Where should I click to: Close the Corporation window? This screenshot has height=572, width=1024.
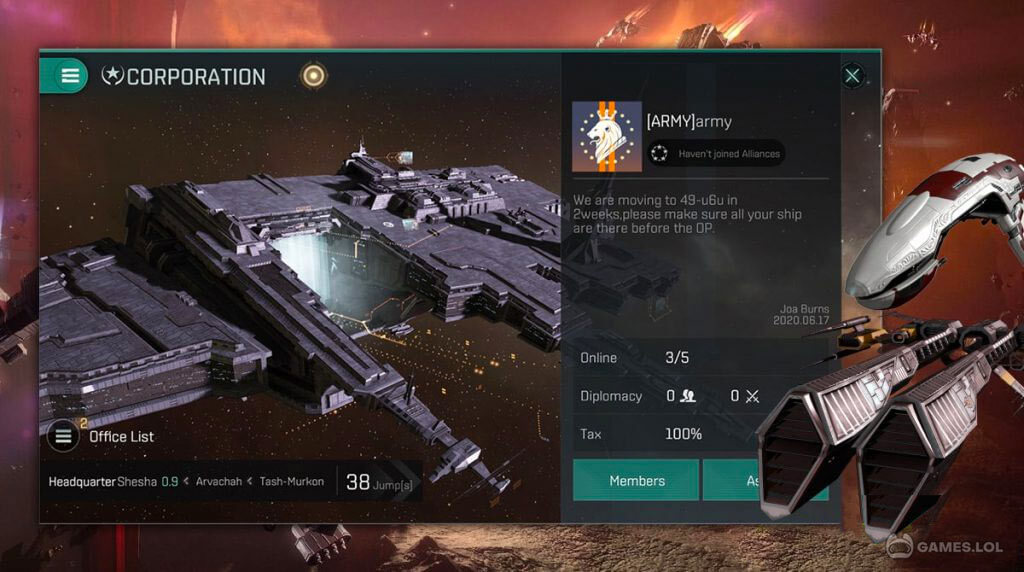coord(852,75)
